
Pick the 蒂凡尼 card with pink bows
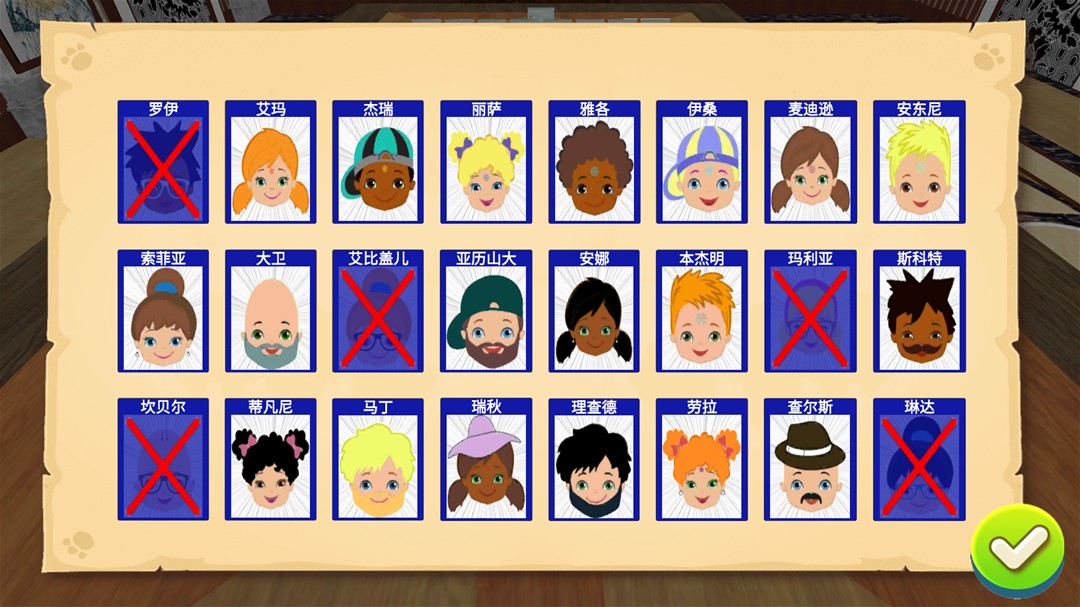(270, 460)
